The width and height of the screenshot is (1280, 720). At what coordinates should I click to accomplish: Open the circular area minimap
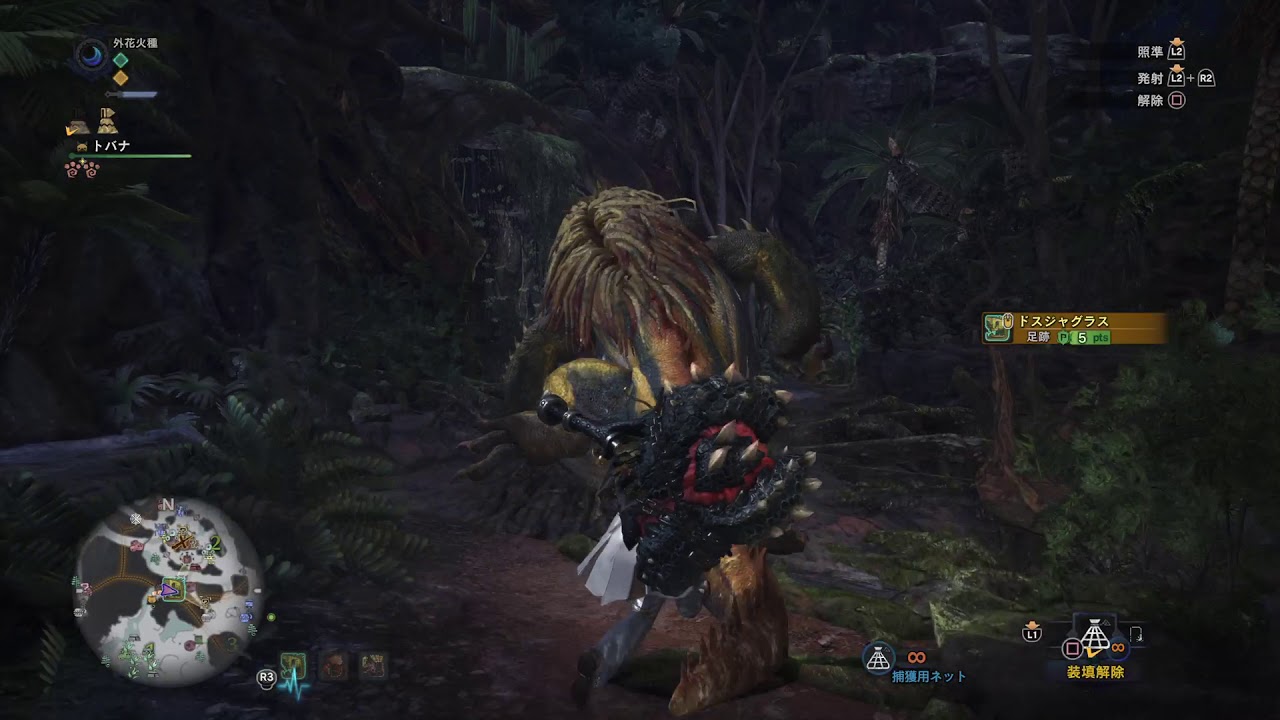pyautogui.click(x=169, y=591)
